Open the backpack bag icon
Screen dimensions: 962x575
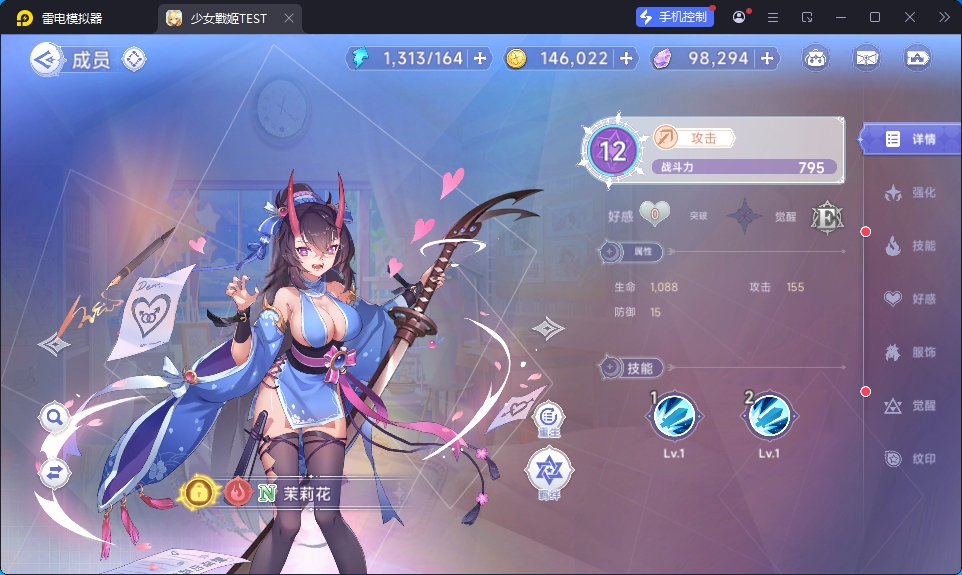click(816, 58)
